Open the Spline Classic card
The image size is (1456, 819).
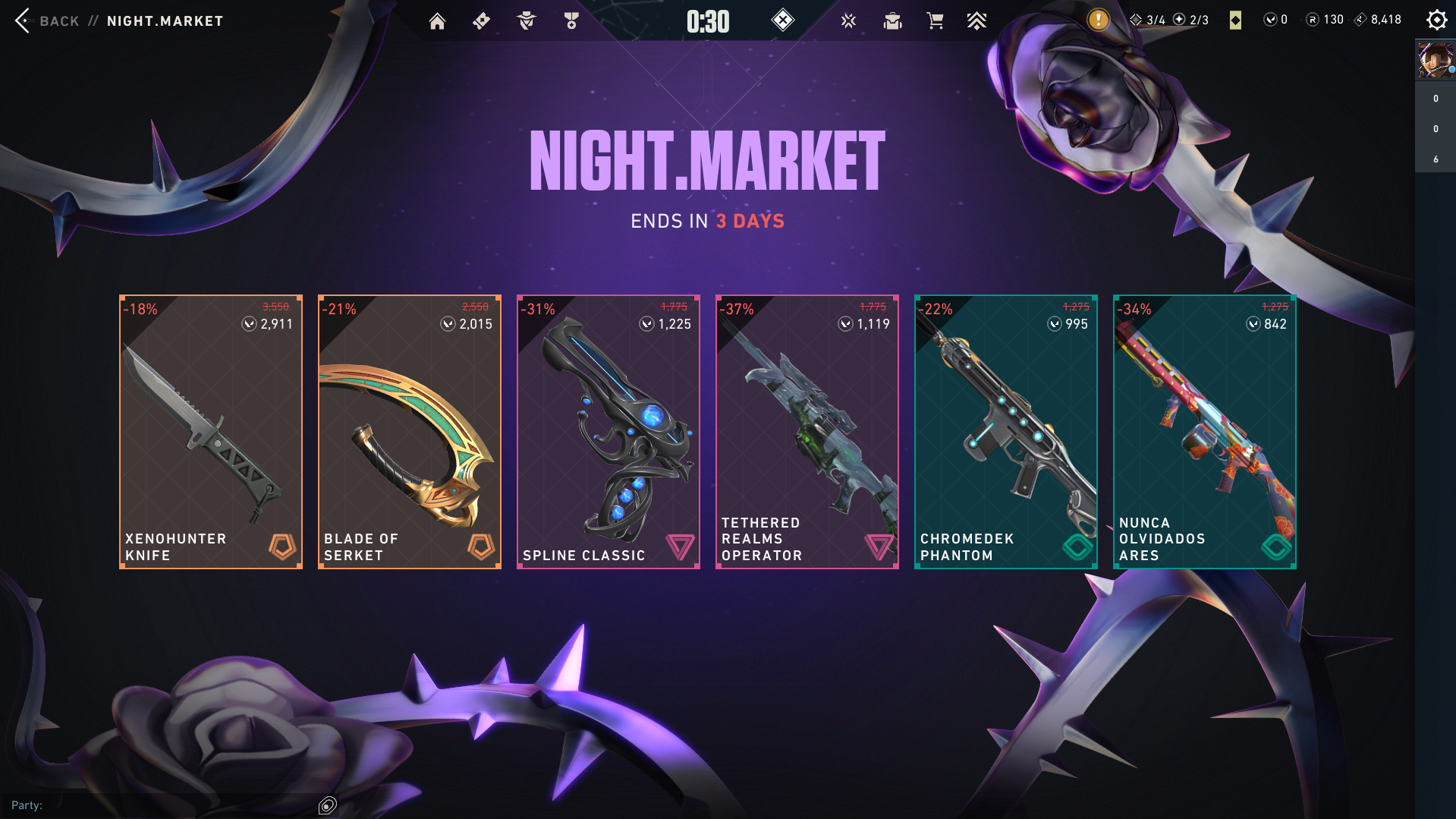click(x=608, y=430)
